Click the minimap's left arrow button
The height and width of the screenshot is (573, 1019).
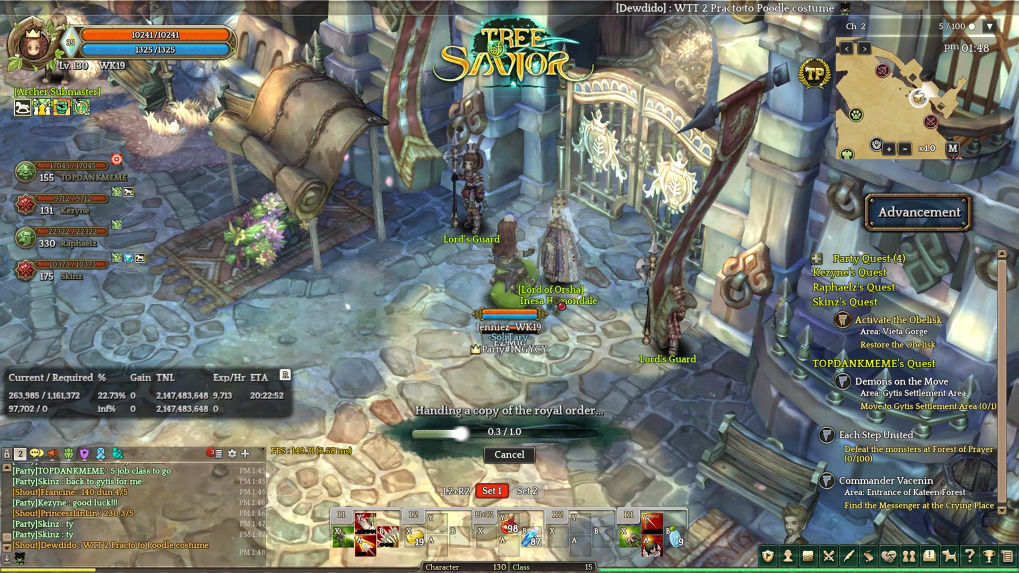[x=847, y=48]
